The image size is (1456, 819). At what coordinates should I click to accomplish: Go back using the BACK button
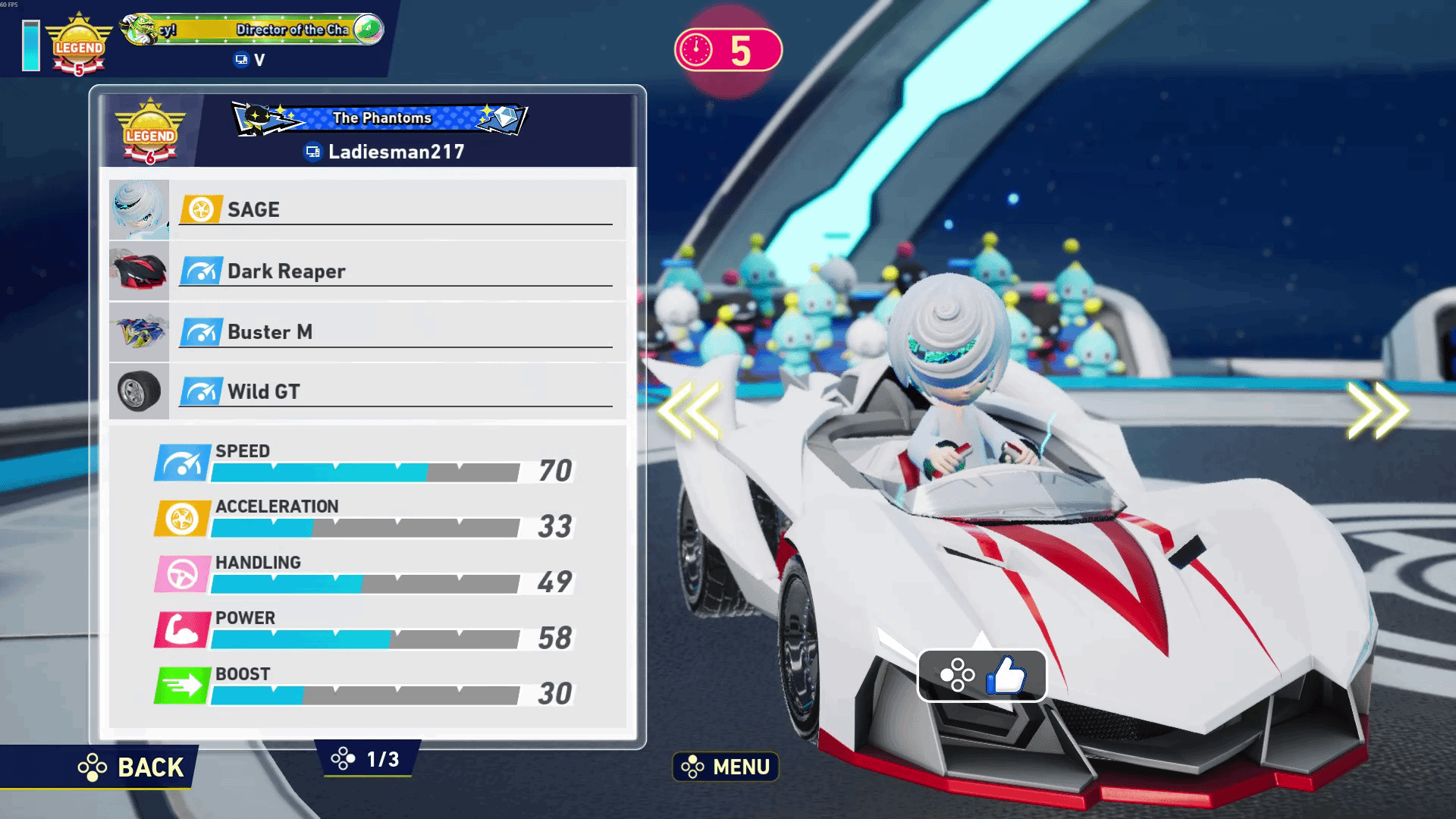(x=132, y=767)
